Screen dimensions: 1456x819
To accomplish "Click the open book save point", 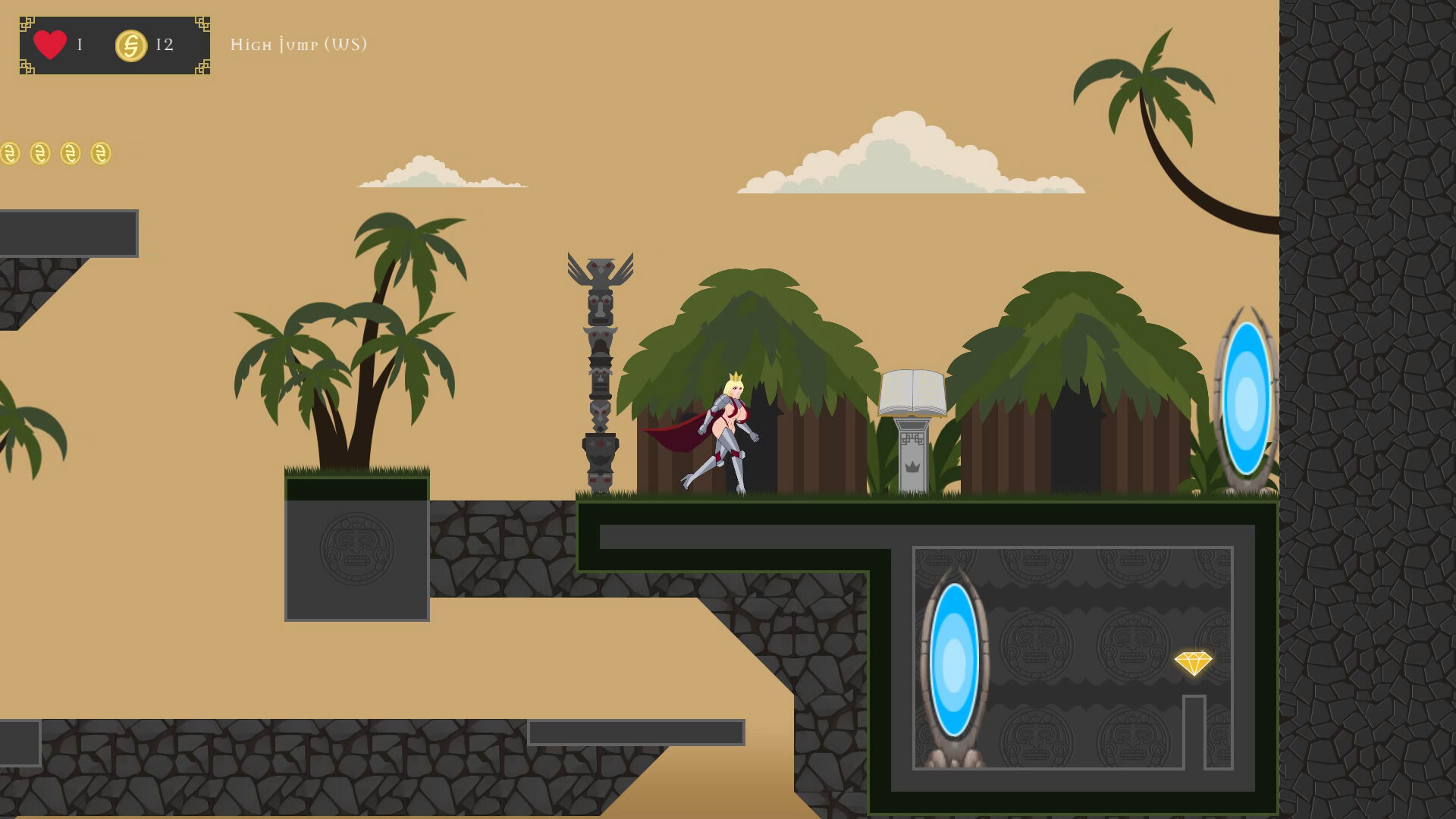I will (x=913, y=391).
